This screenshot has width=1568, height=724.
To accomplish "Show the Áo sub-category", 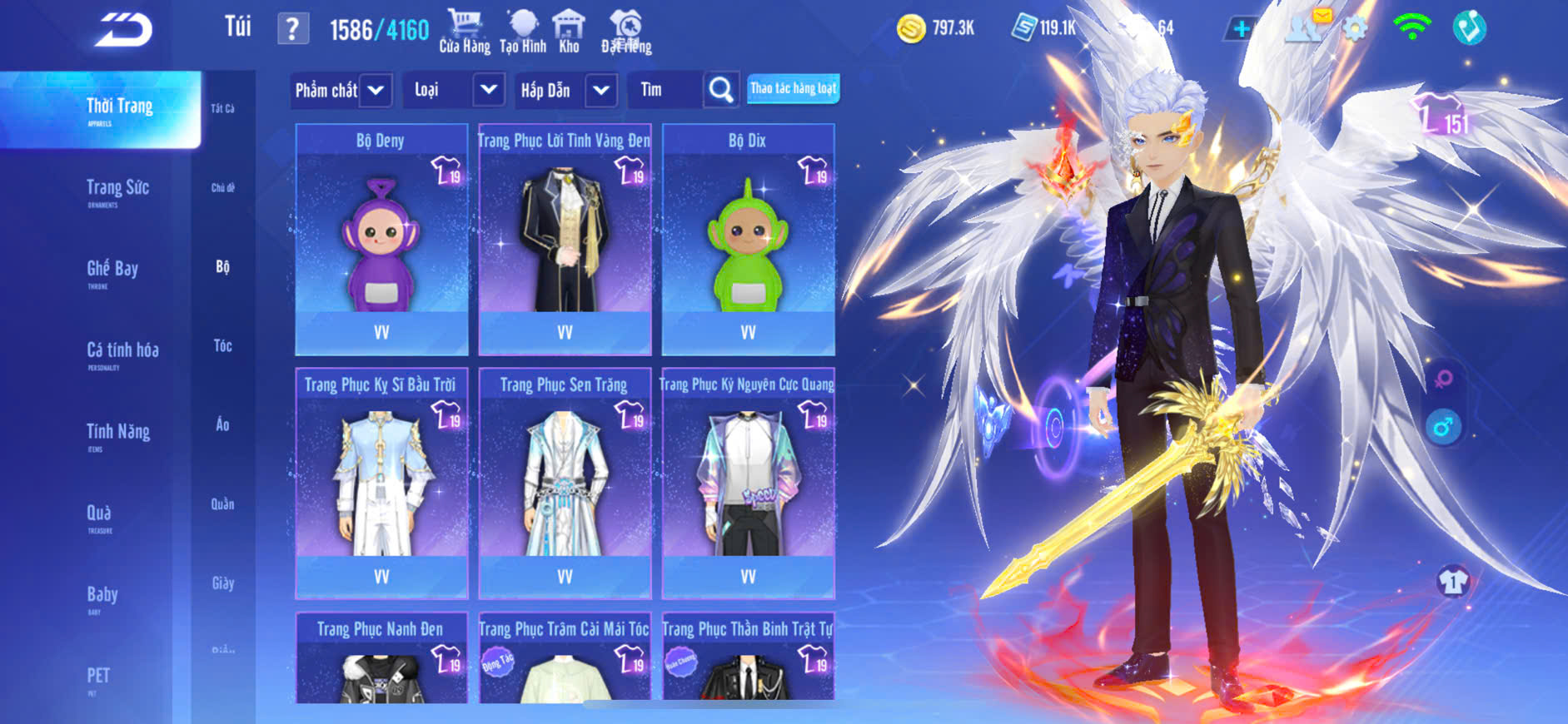I will click(222, 424).
